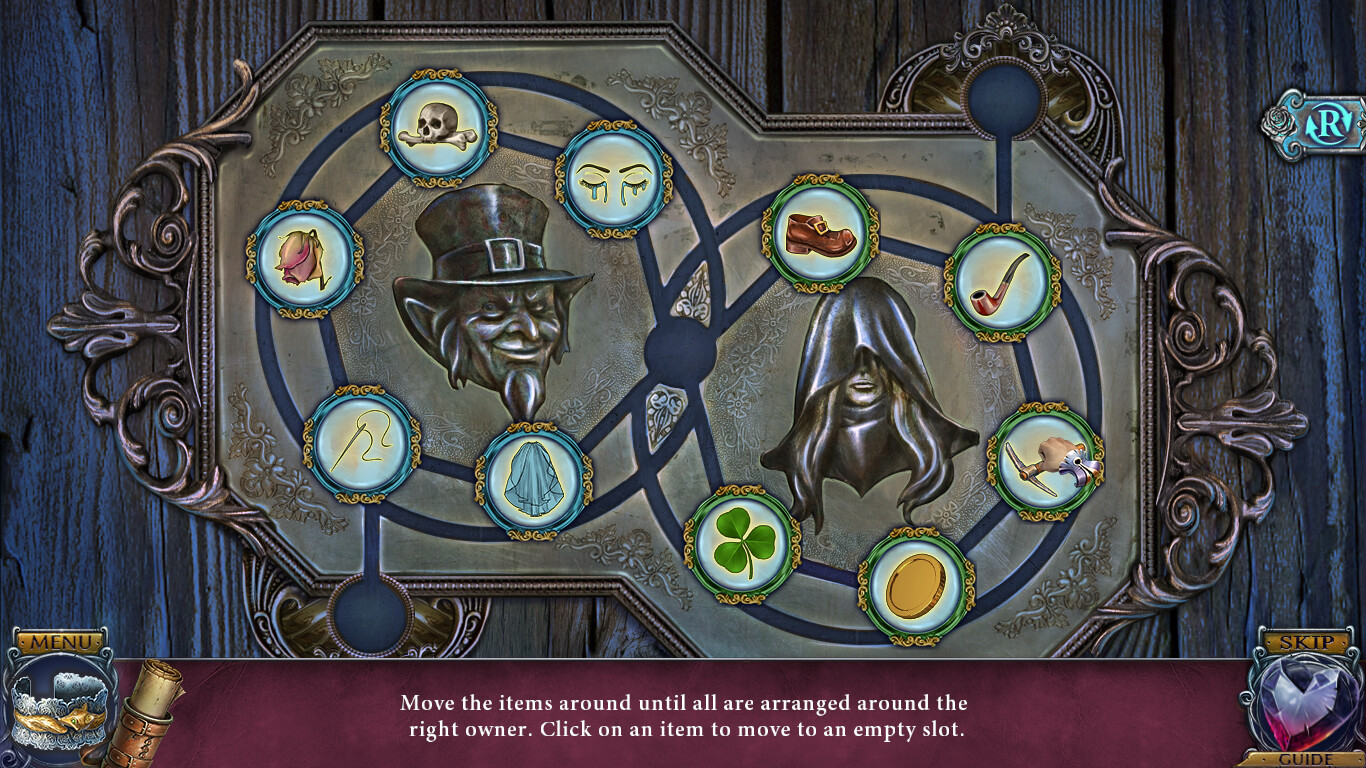Choose the needle and thread token

(x=363, y=444)
